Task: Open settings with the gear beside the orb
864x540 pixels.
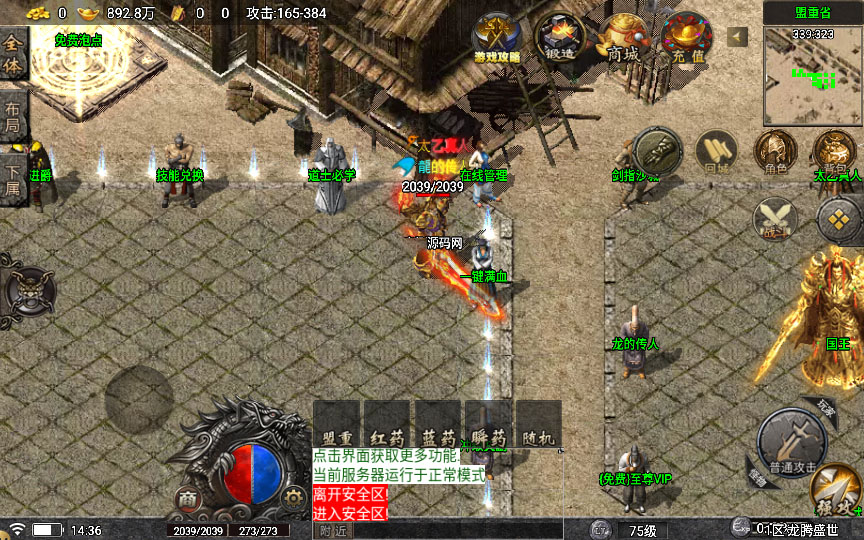Action: point(292,497)
